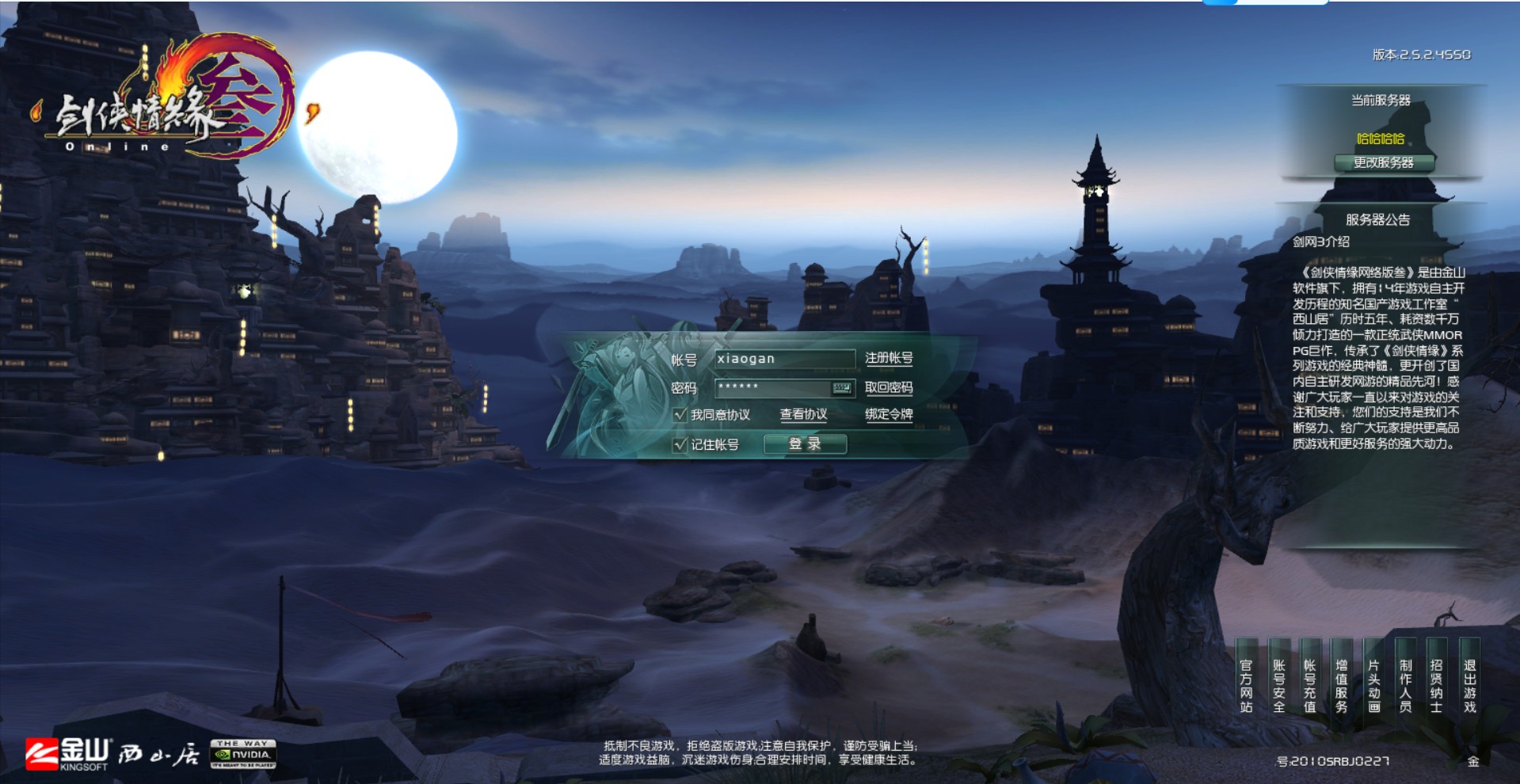1520x784 pixels.
Task: Open the 招贤纳士 recruitment button
Action: tap(1436, 686)
